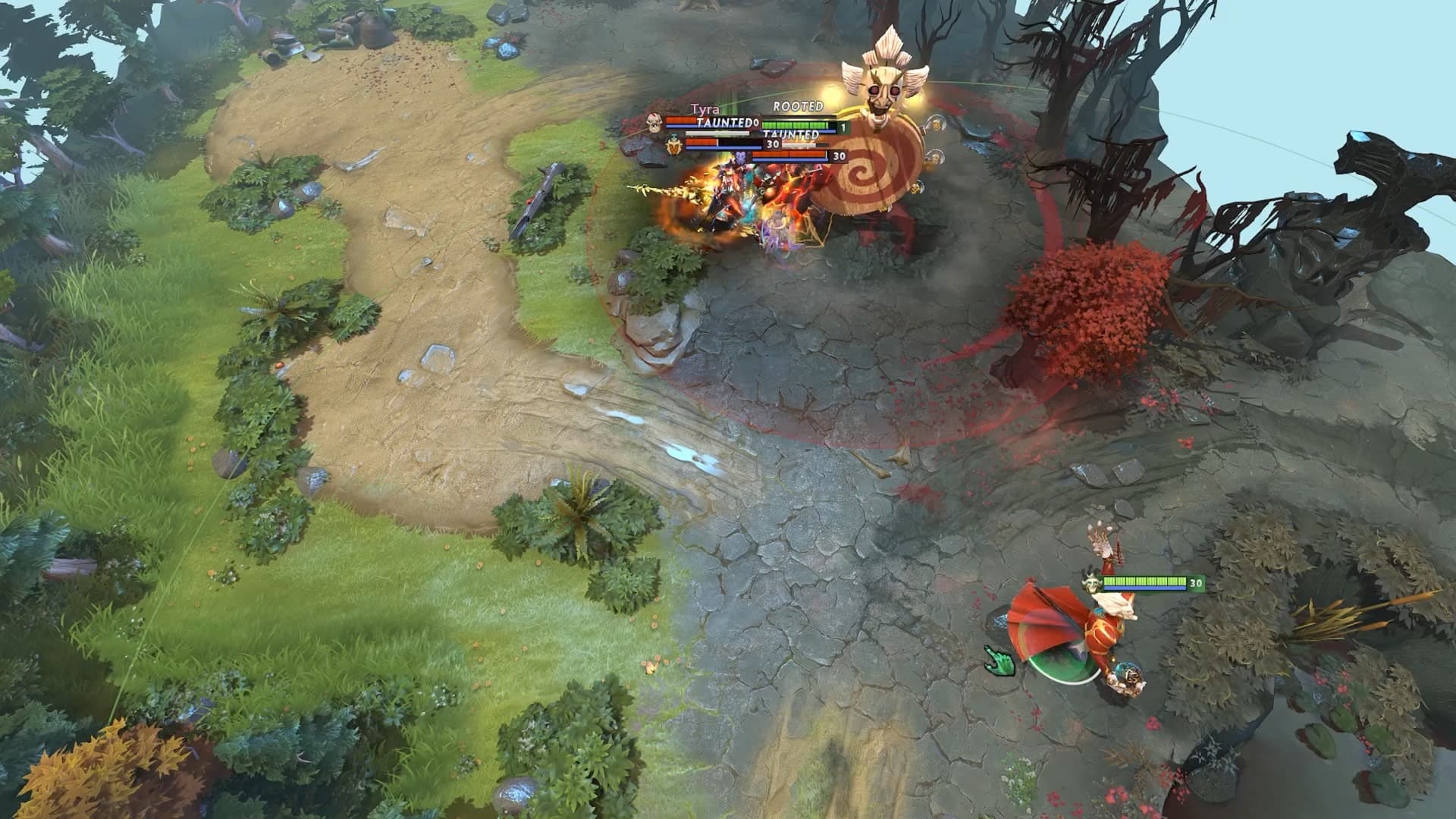
Task: Click the green segmented health bar under ROOTED
Action: pos(794,125)
